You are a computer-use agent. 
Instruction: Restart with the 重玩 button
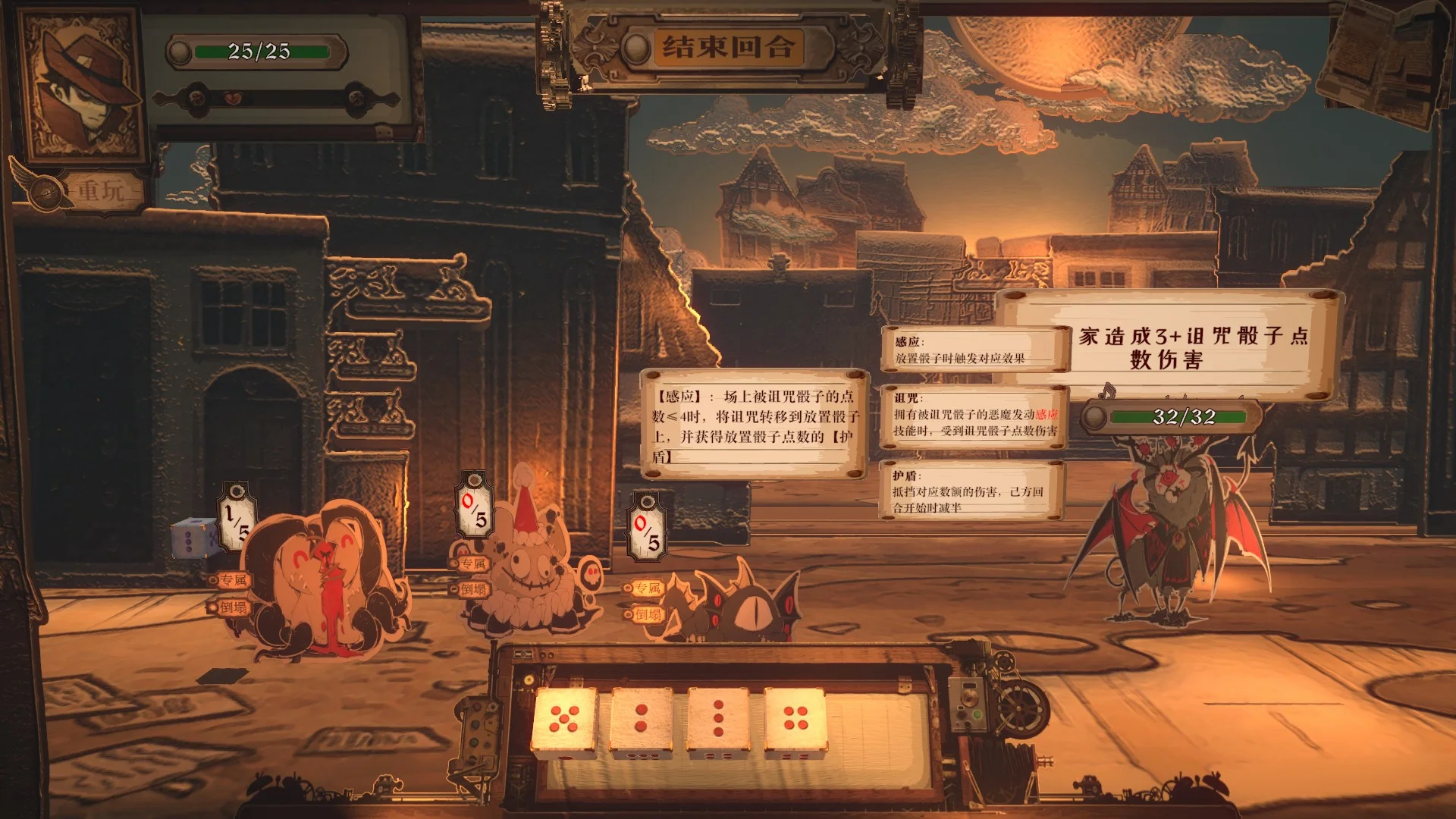click(100, 190)
